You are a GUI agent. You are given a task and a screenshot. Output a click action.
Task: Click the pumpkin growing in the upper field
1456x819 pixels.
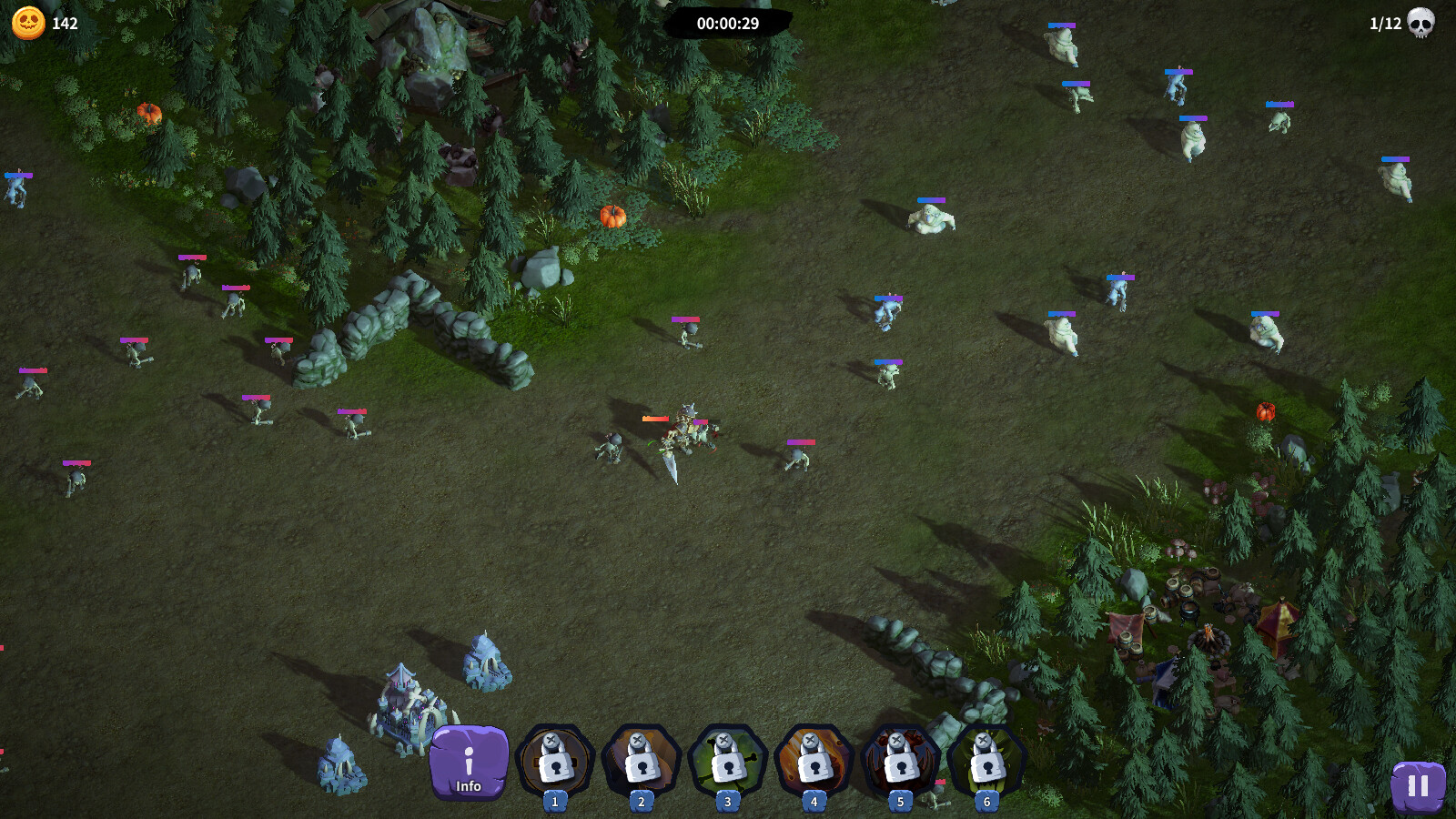tap(612, 217)
